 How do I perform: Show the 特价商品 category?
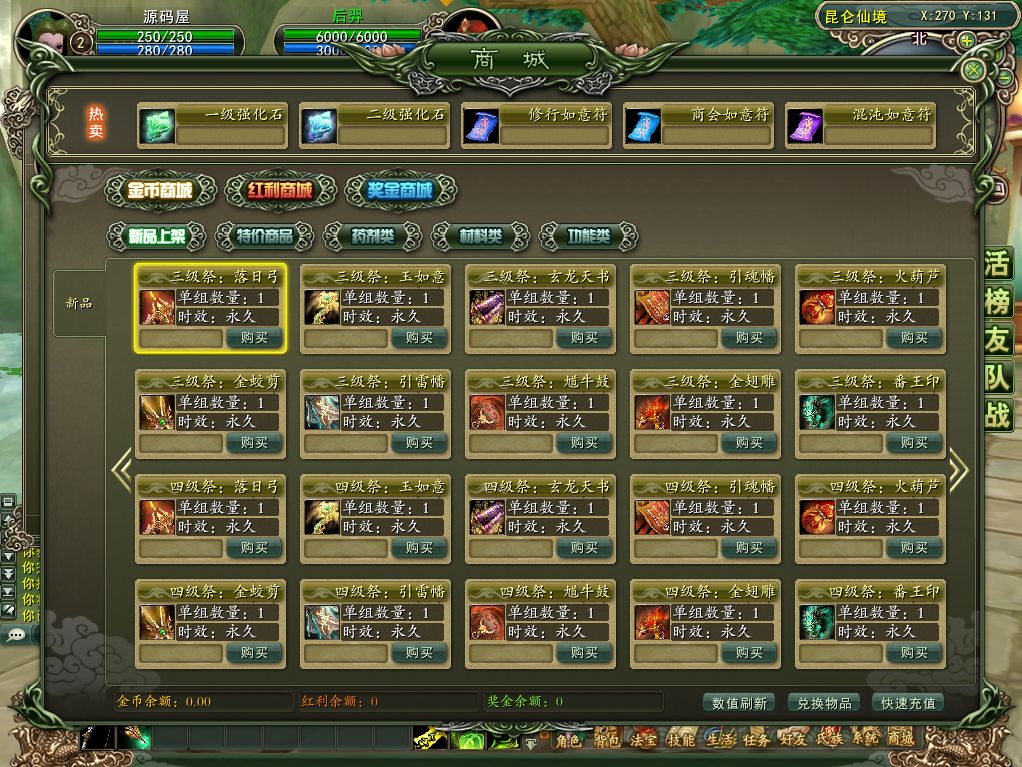(x=264, y=237)
